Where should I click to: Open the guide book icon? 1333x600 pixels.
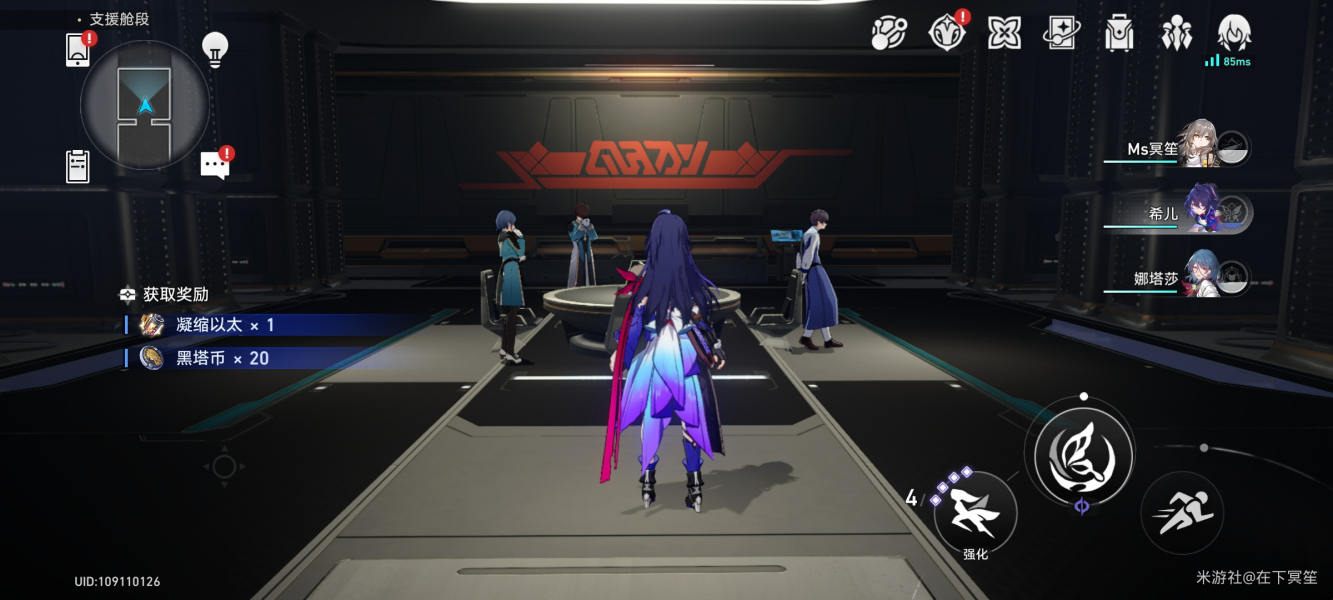1061,34
